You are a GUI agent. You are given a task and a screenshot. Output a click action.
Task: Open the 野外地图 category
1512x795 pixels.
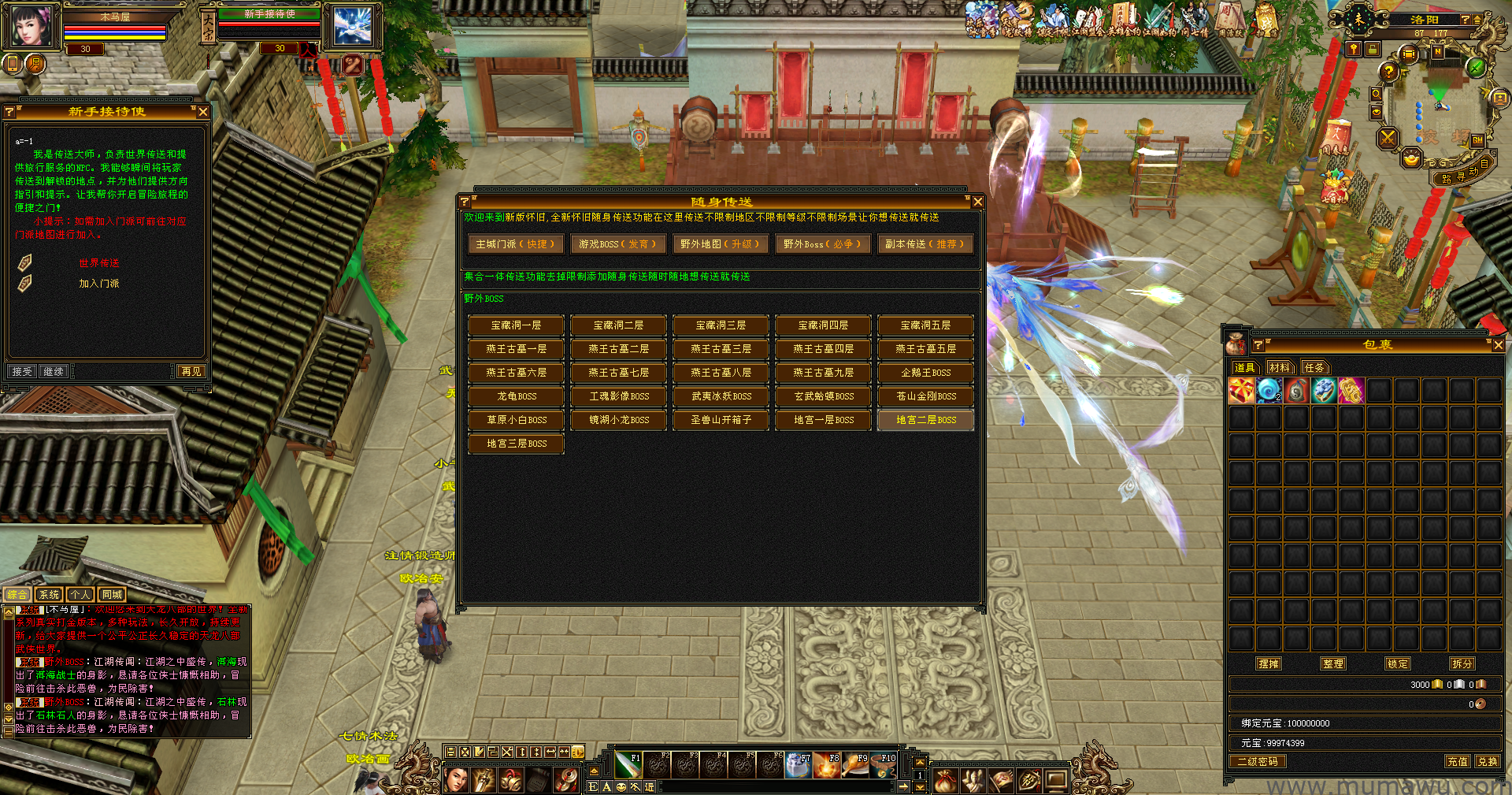[x=721, y=244]
